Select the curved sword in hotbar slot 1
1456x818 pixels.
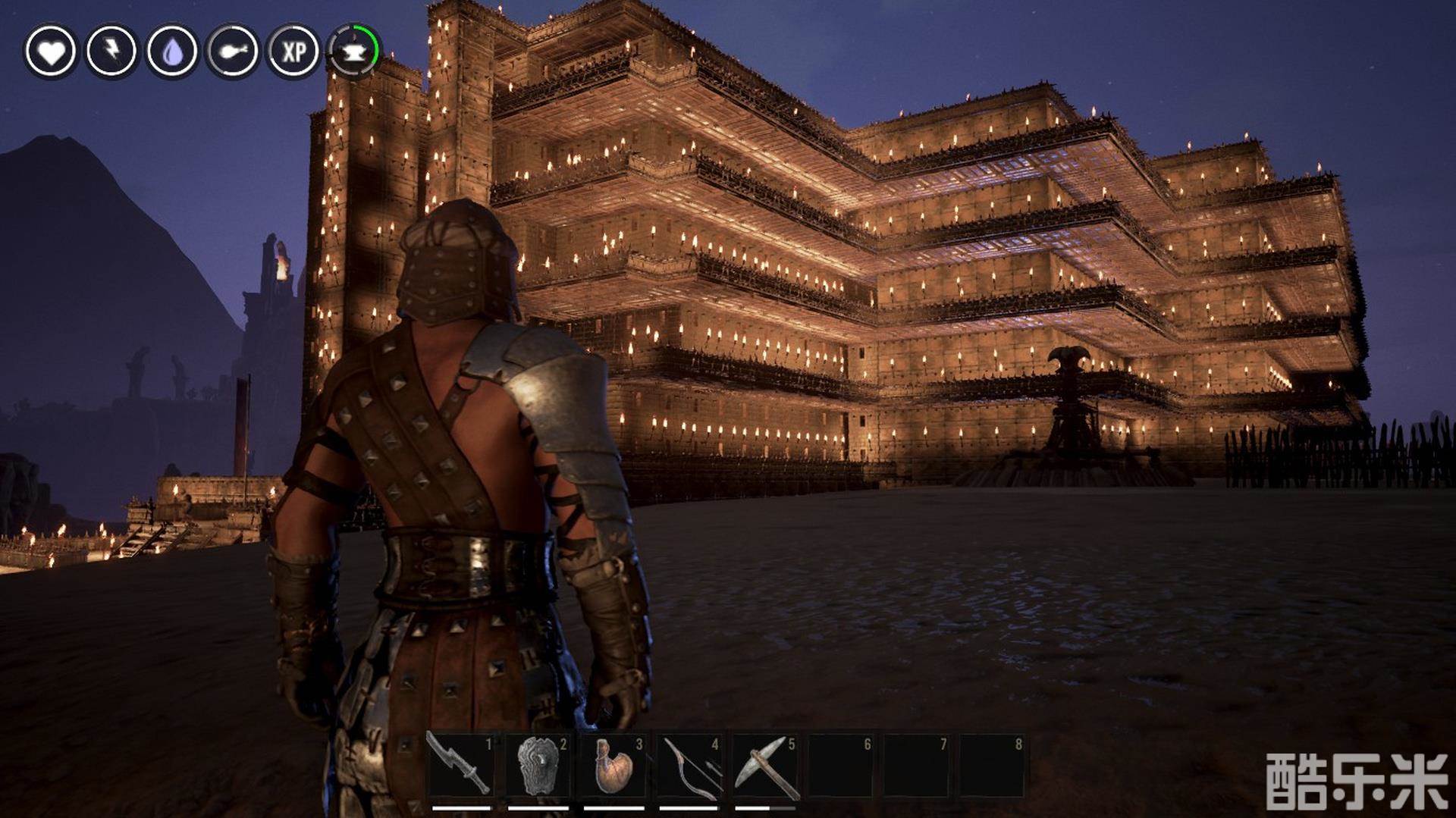pyautogui.click(x=461, y=766)
